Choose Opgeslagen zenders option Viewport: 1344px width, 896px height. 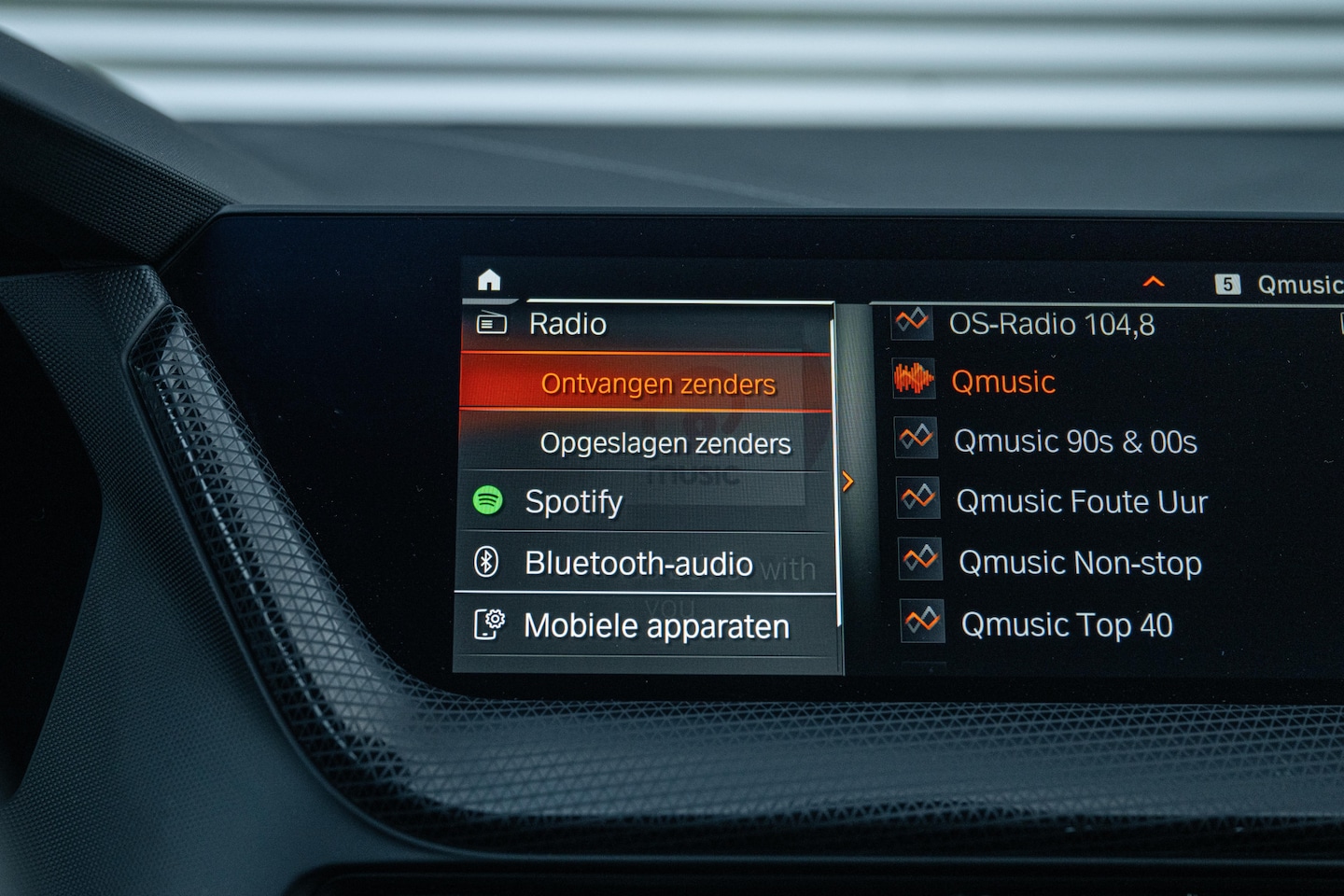(665, 443)
